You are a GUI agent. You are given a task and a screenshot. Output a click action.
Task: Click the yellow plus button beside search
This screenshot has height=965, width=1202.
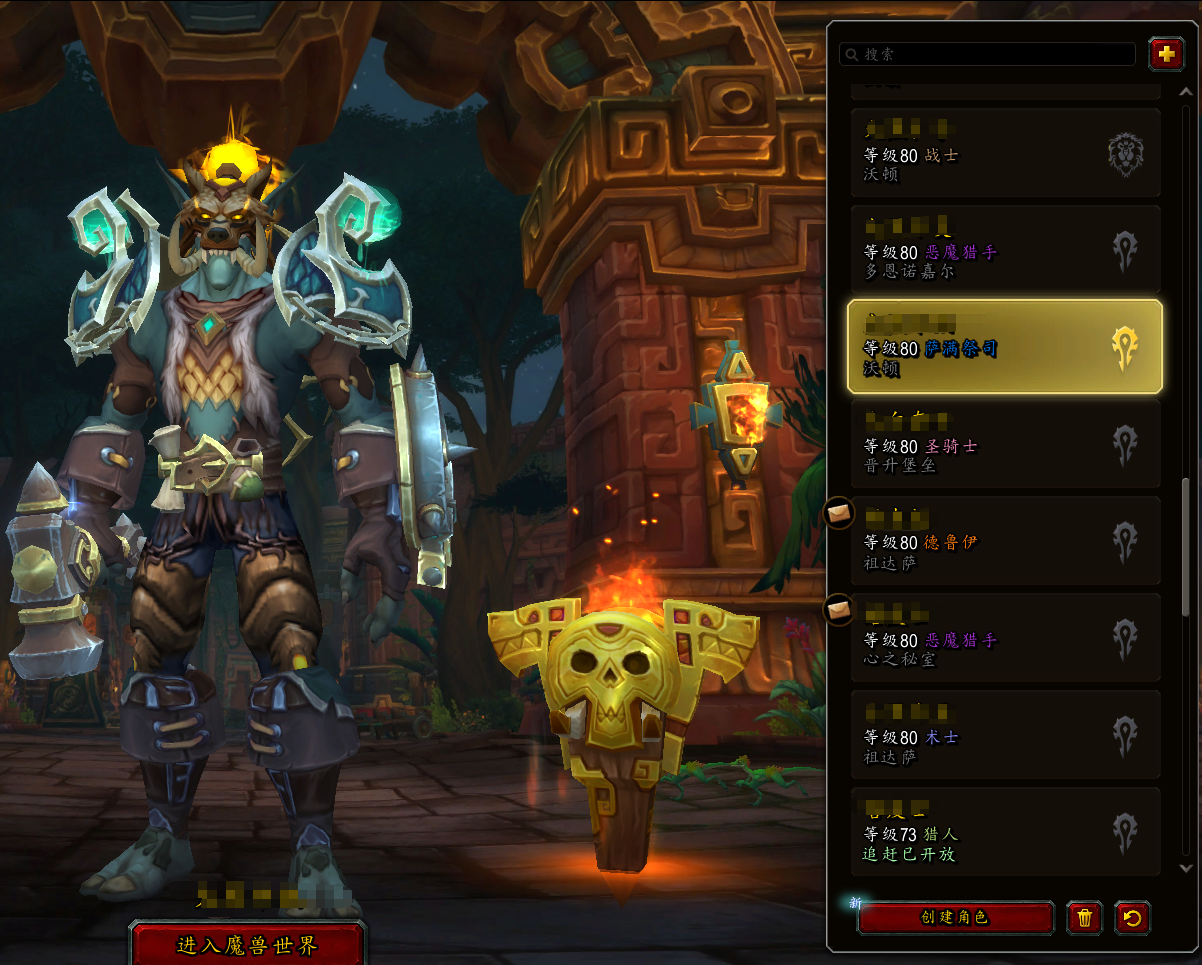pyautogui.click(x=1166, y=54)
